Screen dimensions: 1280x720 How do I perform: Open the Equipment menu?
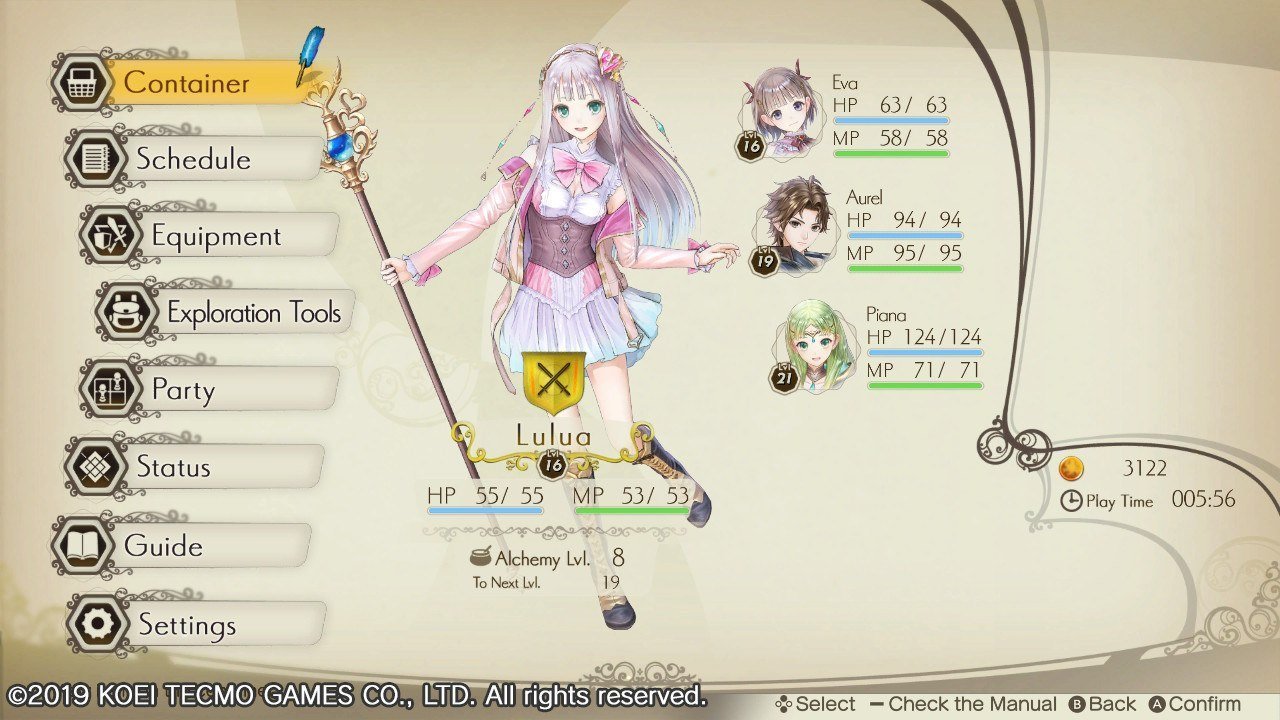point(216,236)
